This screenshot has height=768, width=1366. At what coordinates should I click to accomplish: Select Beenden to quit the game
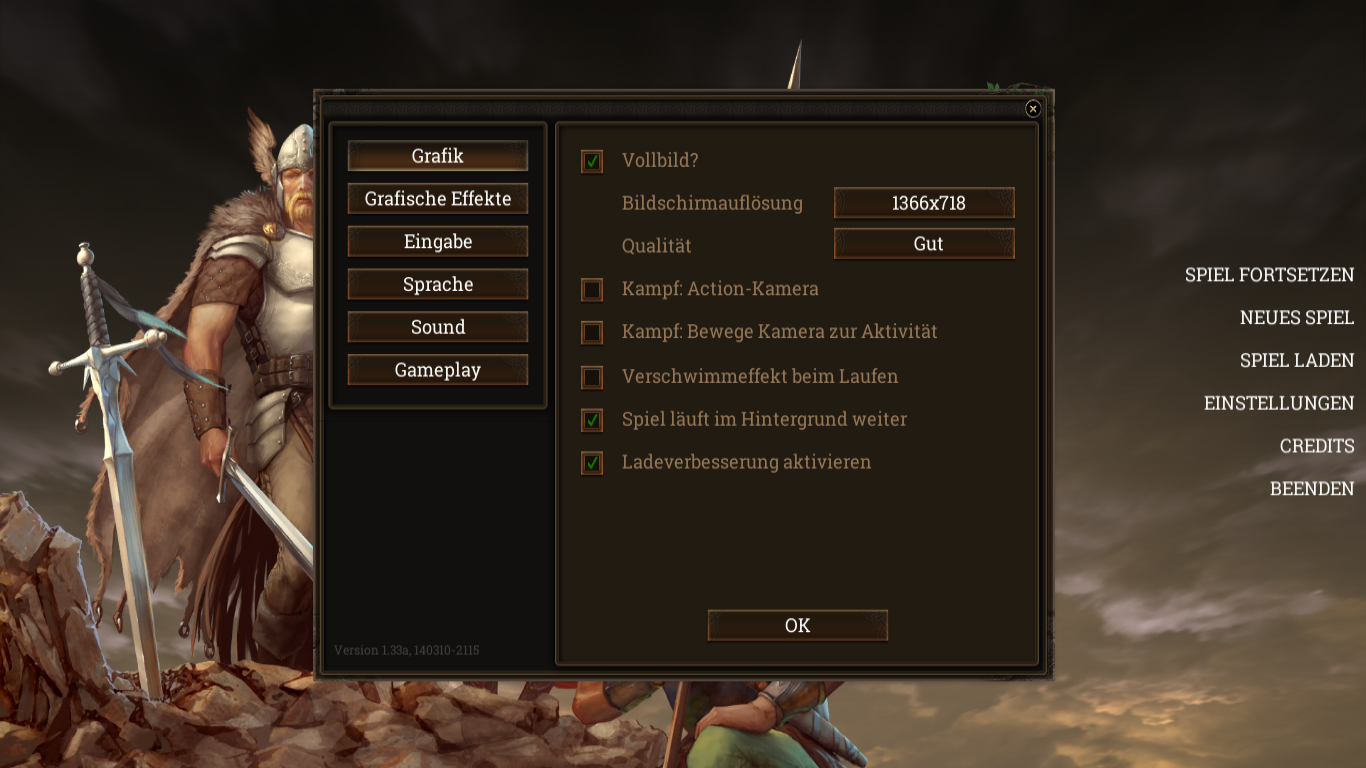(x=1311, y=489)
